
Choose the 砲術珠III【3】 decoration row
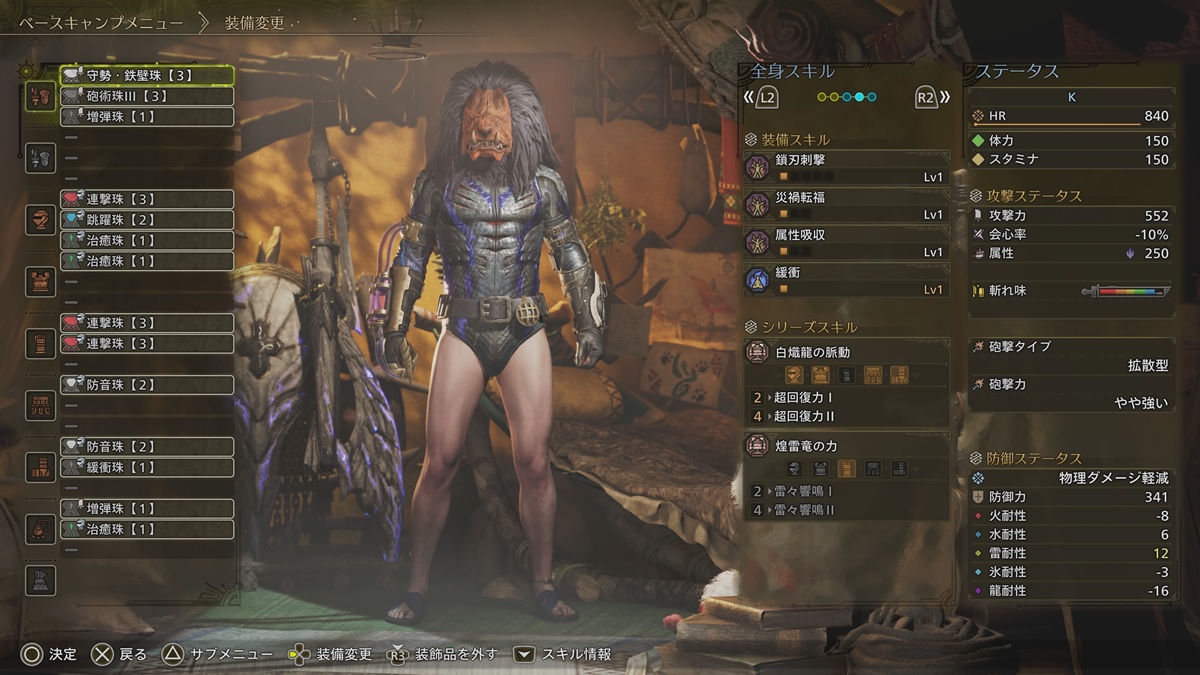pyautogui.click(x=147, y=96)
